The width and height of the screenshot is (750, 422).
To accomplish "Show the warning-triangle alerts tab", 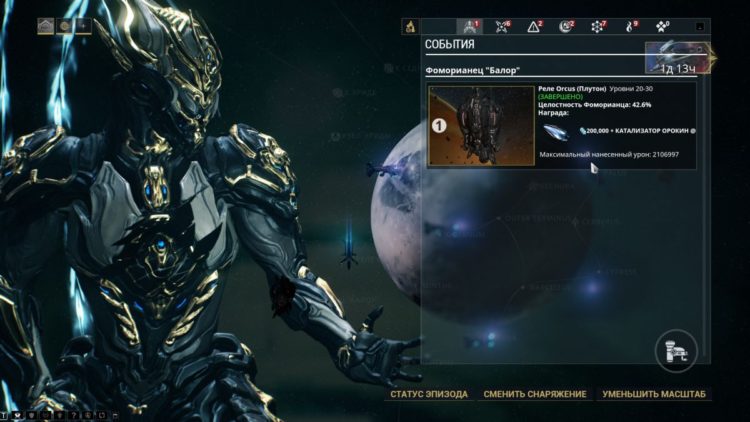I will [534, 27].
